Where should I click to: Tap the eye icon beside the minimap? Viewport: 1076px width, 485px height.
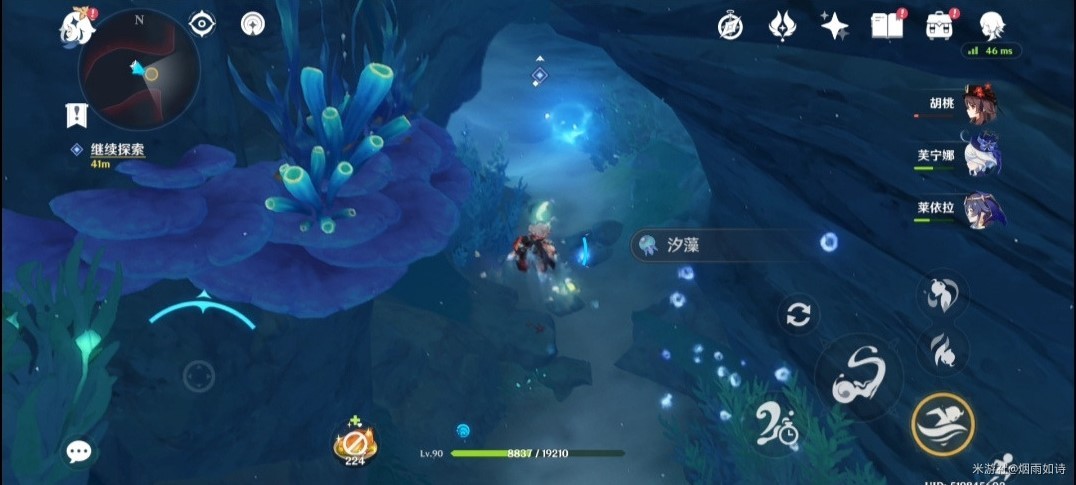[202, 23]
